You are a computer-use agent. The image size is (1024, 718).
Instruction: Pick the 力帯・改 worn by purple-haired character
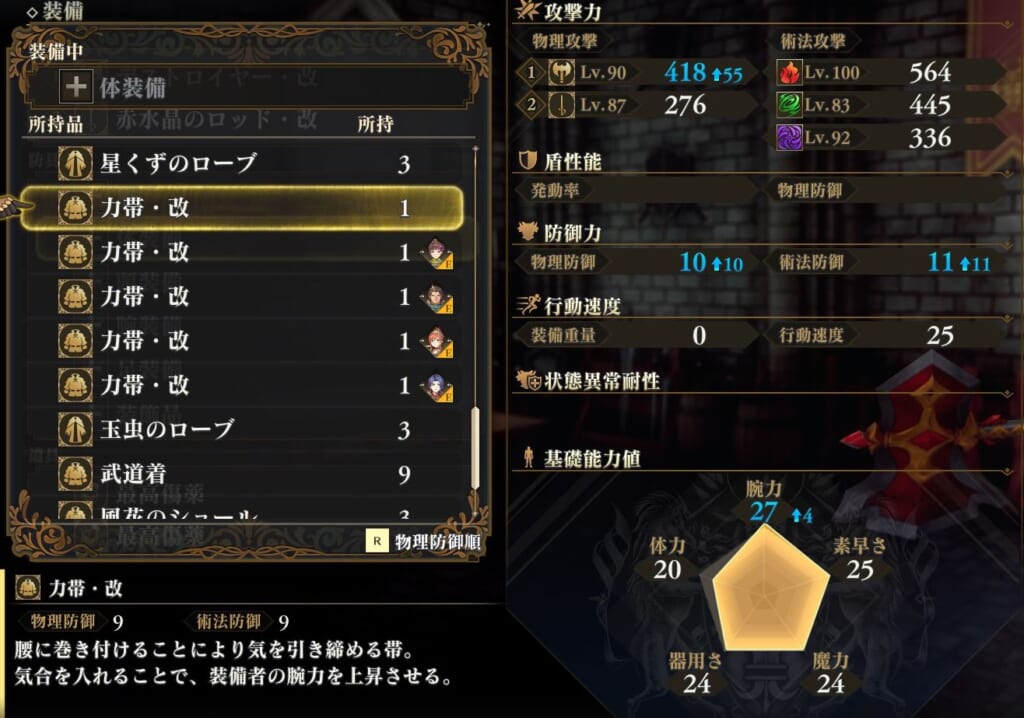pos(240,252)
